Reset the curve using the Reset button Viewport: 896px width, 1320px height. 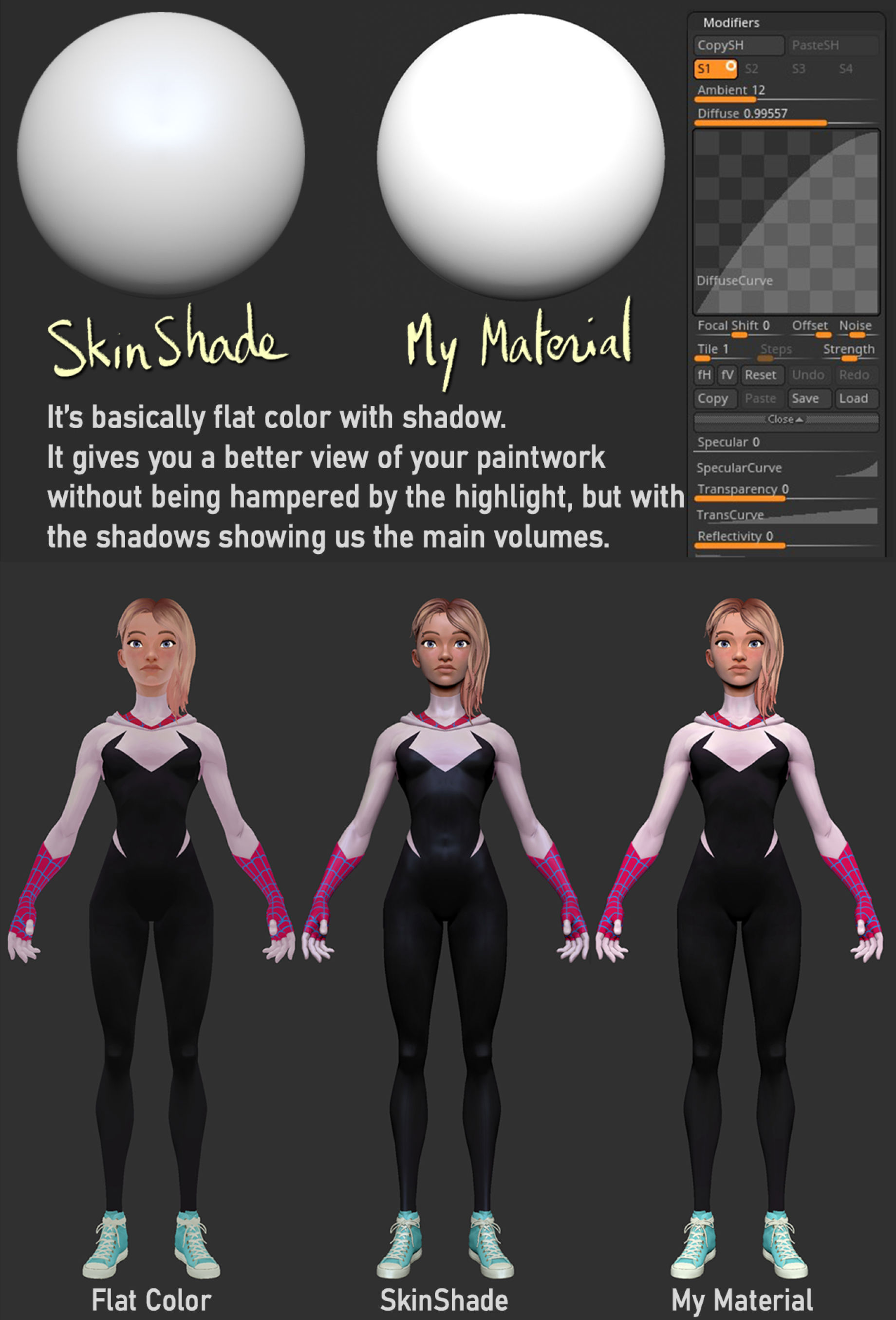coord(763,375)
